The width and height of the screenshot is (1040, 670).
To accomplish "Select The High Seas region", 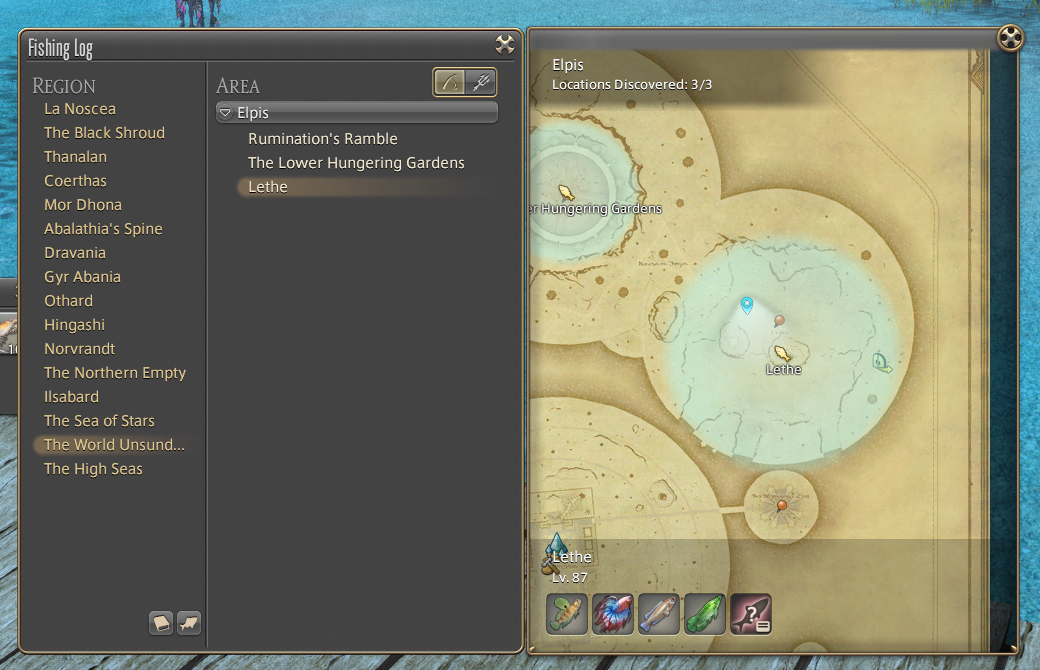I will click(93, 469).
